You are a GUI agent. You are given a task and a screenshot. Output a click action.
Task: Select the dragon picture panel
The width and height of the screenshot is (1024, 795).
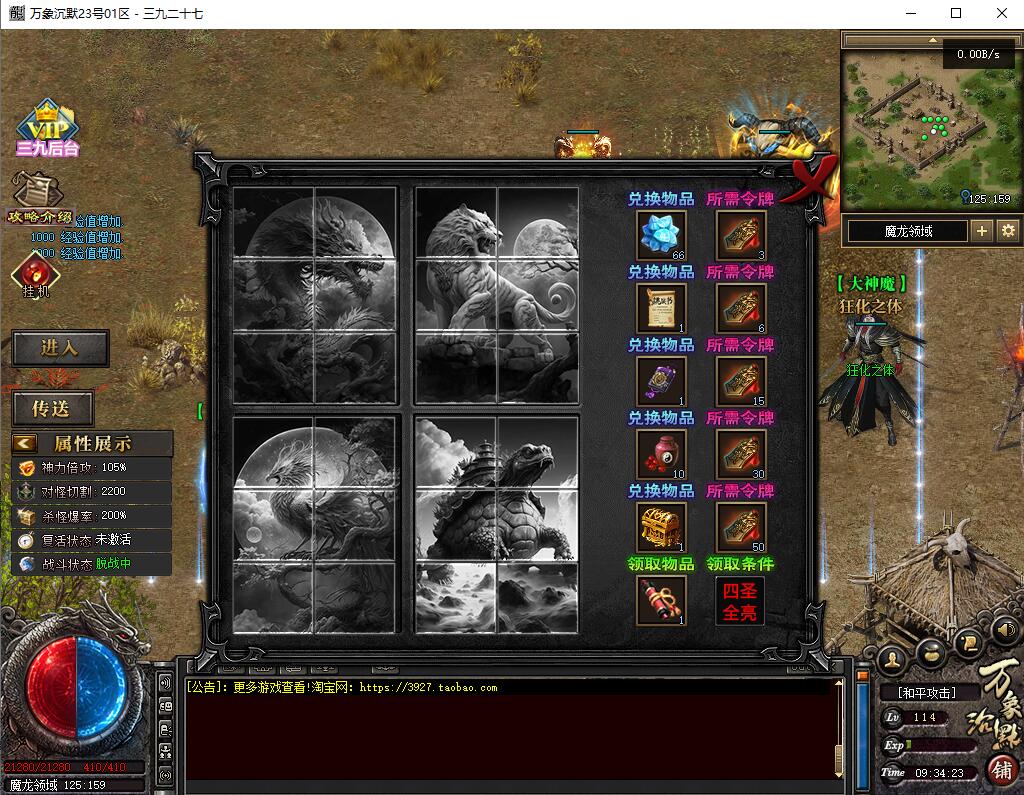315,295
